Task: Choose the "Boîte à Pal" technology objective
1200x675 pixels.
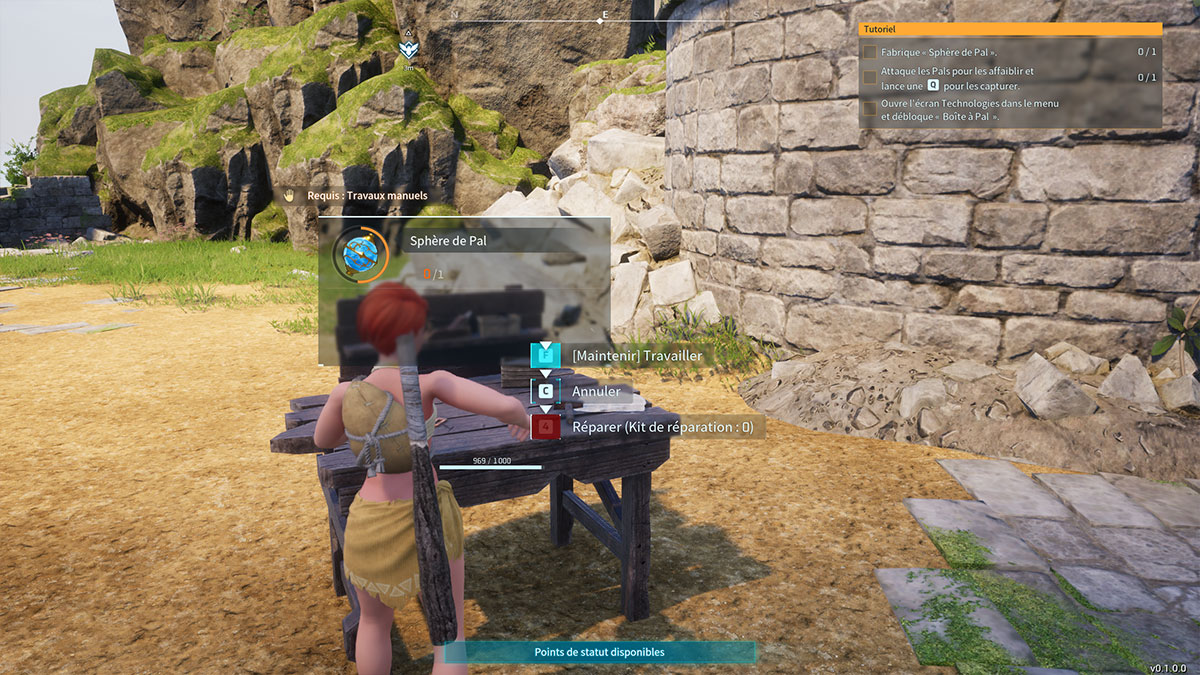Action: pyautogui.click(x=870, y=109)
